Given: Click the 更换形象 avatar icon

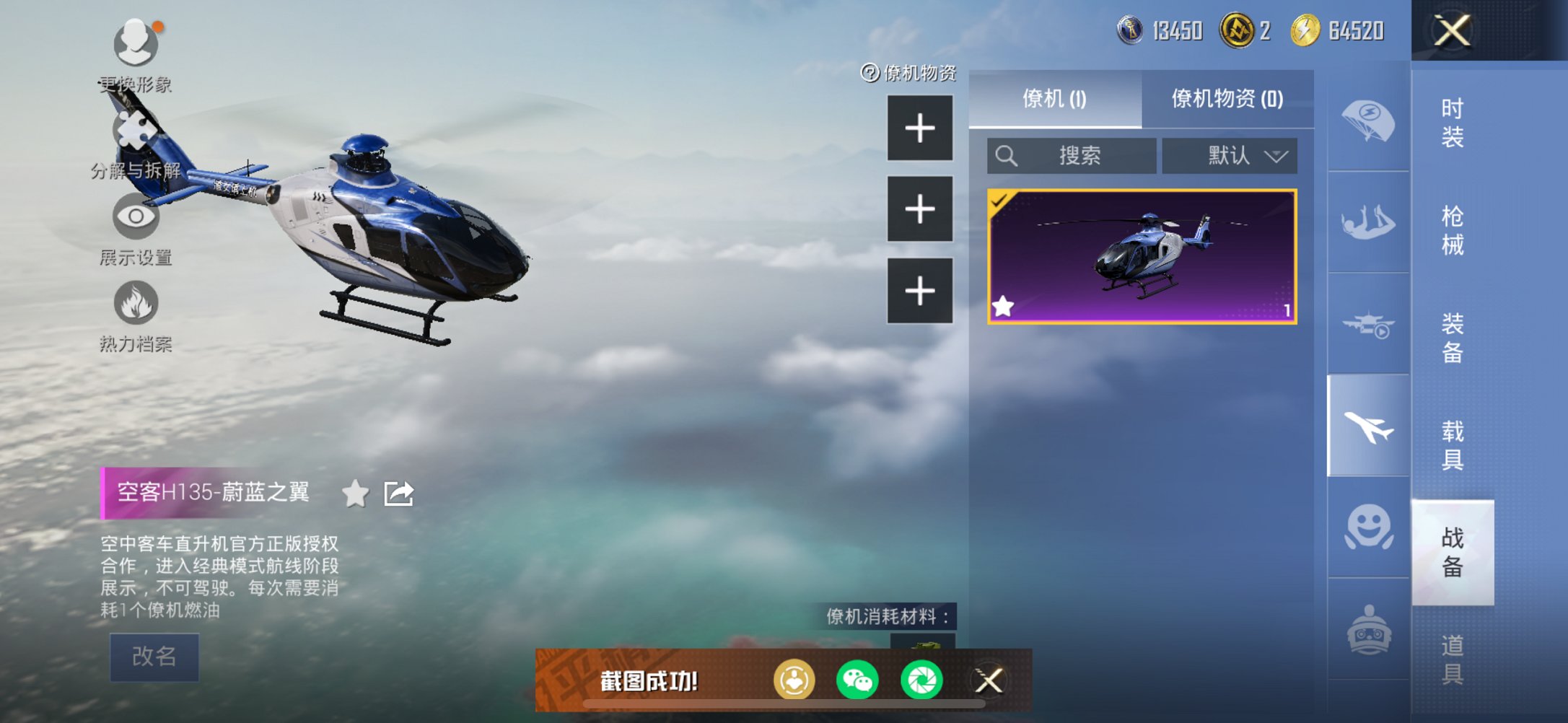Looking at the screenshot, I should 136,45.
